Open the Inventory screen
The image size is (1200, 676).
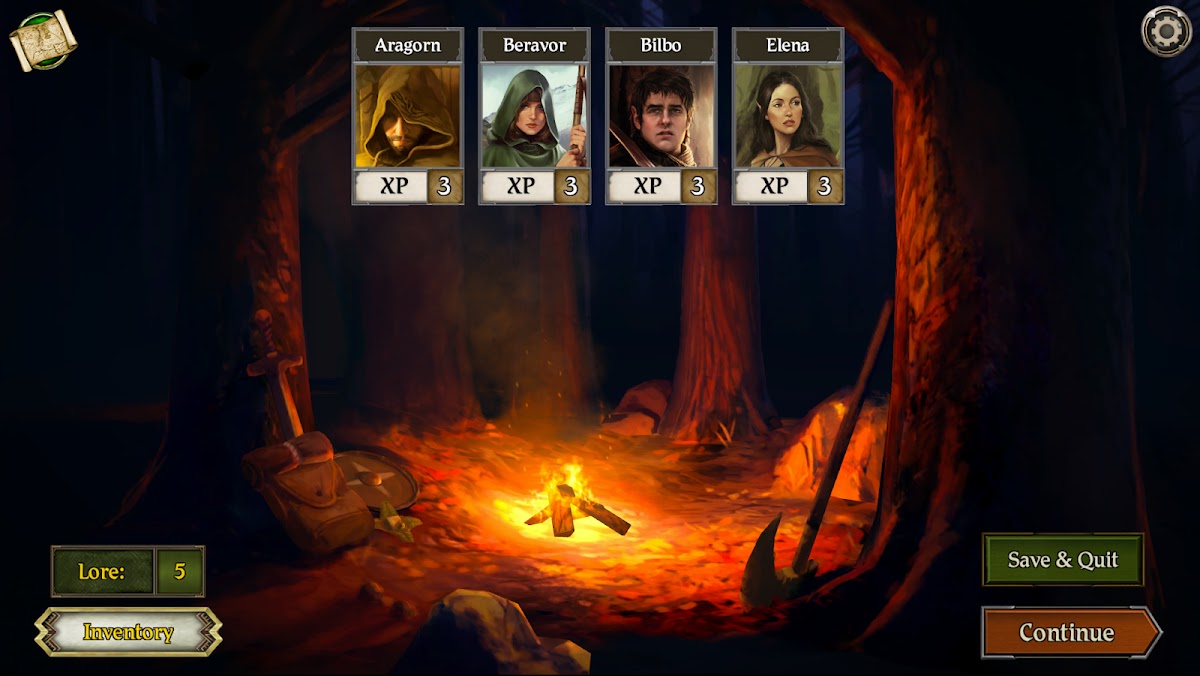128,632
